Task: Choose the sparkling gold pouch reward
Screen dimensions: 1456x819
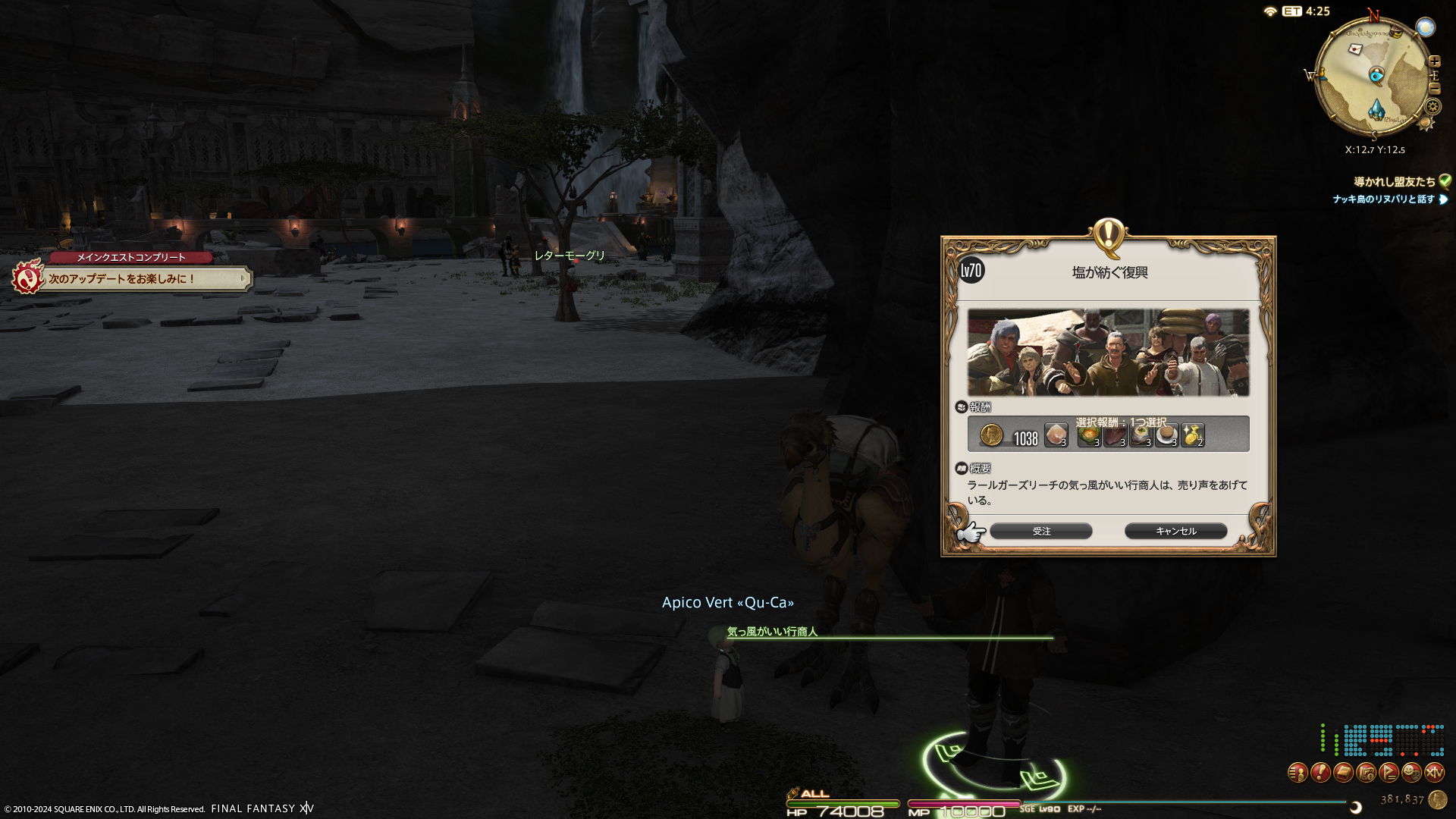Action: [1192, 436]
